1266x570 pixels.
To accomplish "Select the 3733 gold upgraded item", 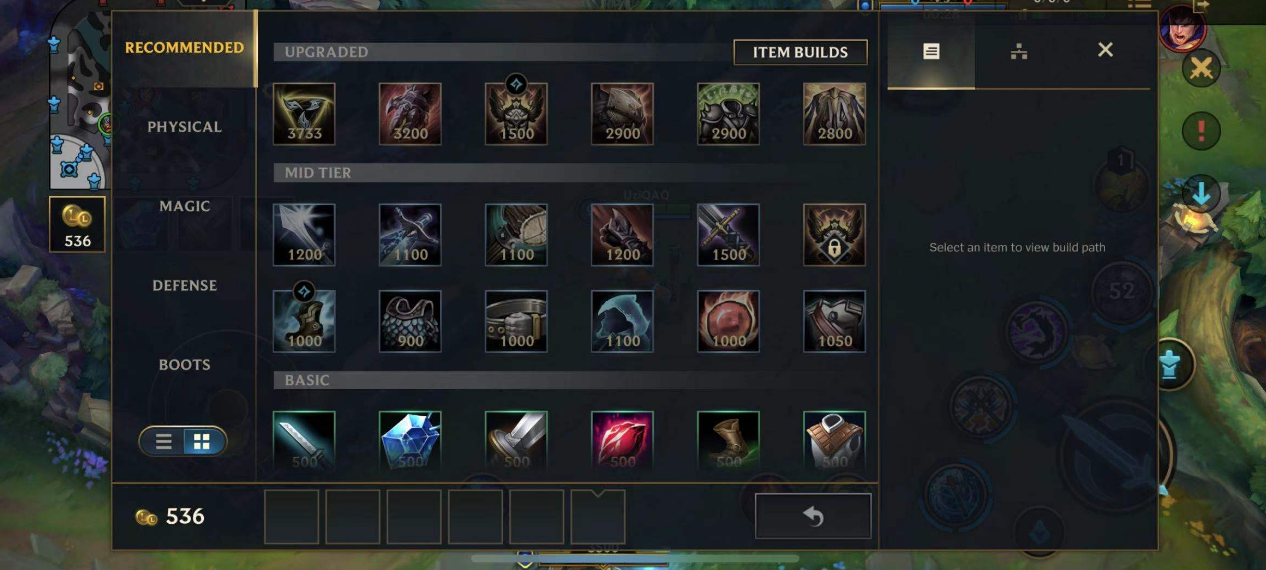I will 304,114.
